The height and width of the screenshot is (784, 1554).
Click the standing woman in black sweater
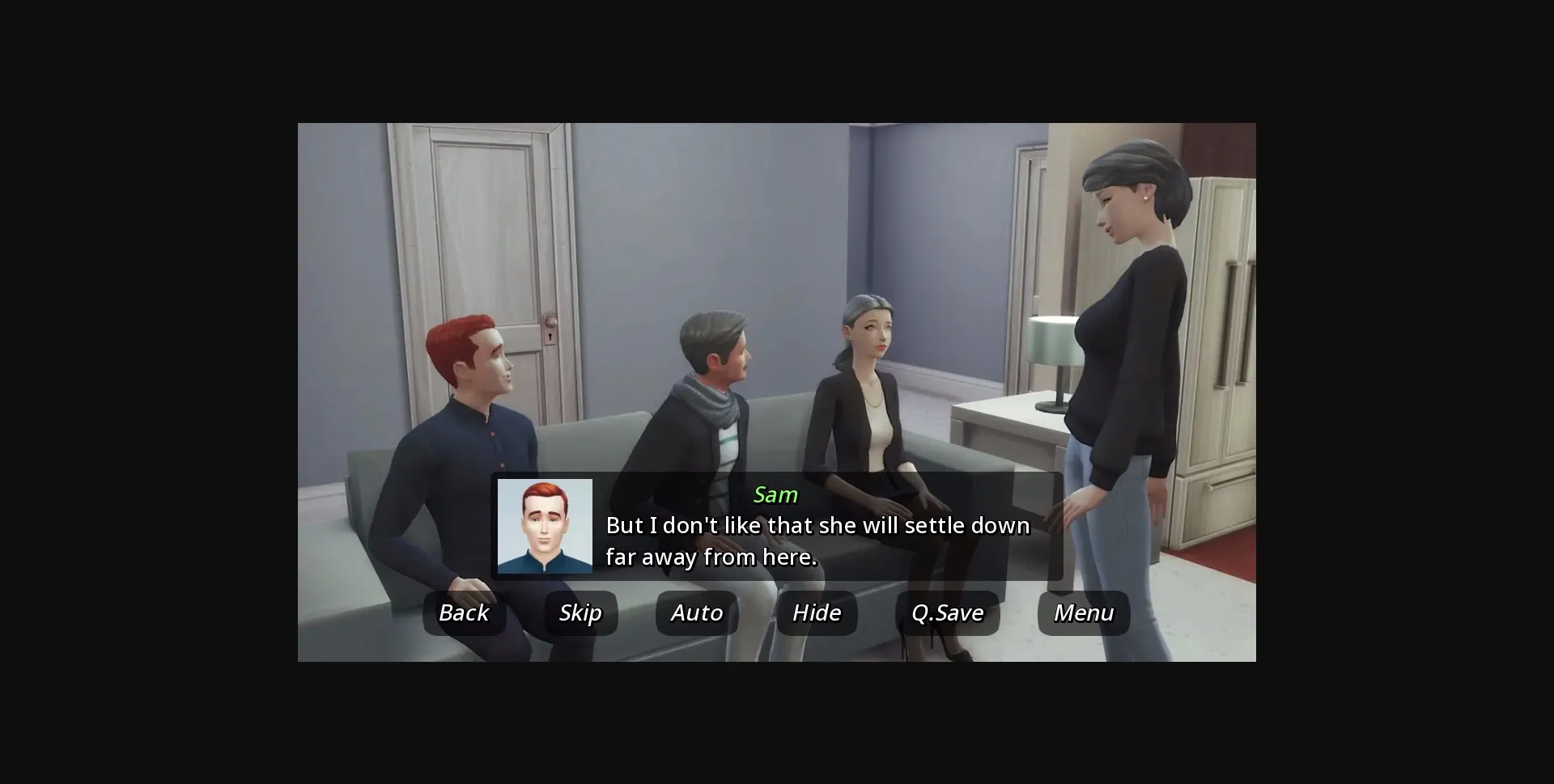click(x=1125, y=324)
